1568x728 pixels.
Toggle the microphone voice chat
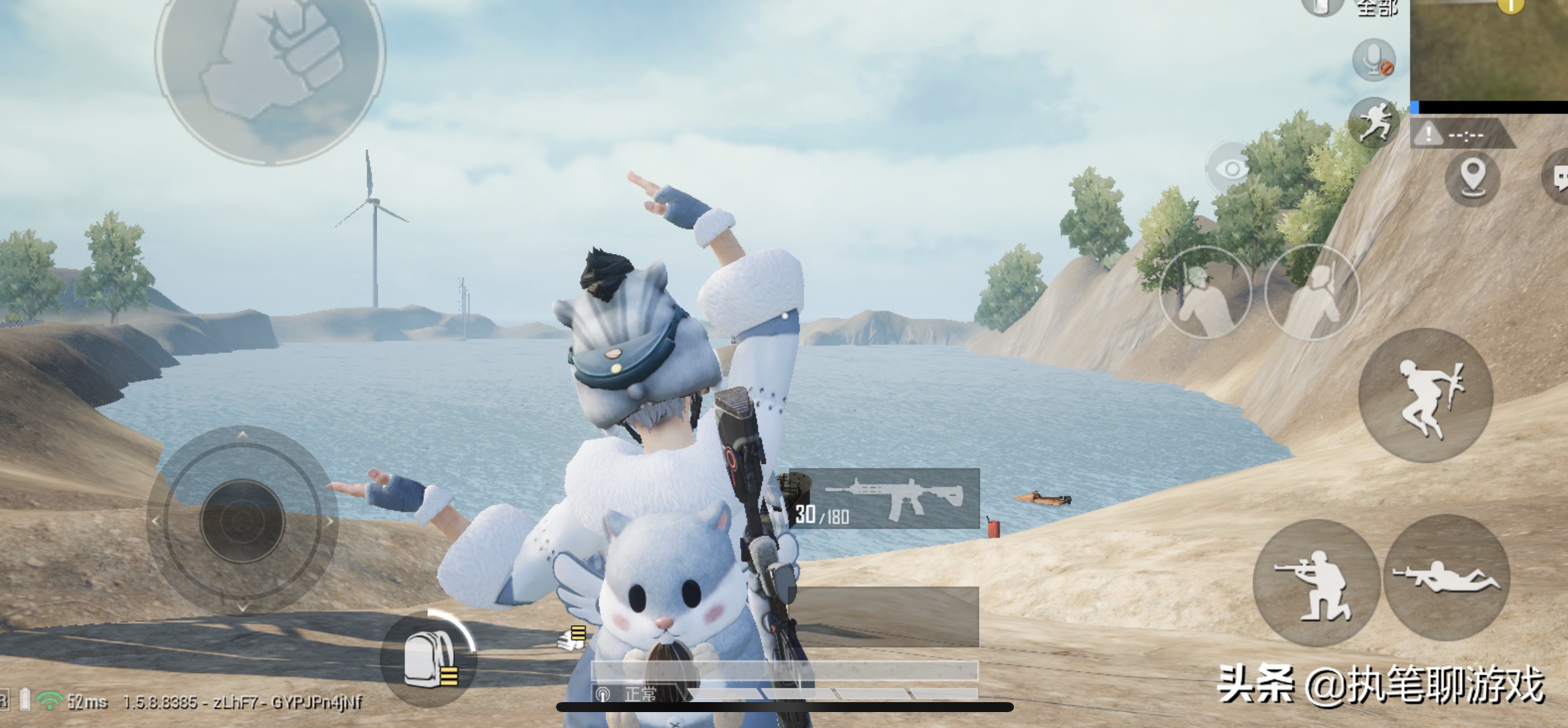[1374, 60]
